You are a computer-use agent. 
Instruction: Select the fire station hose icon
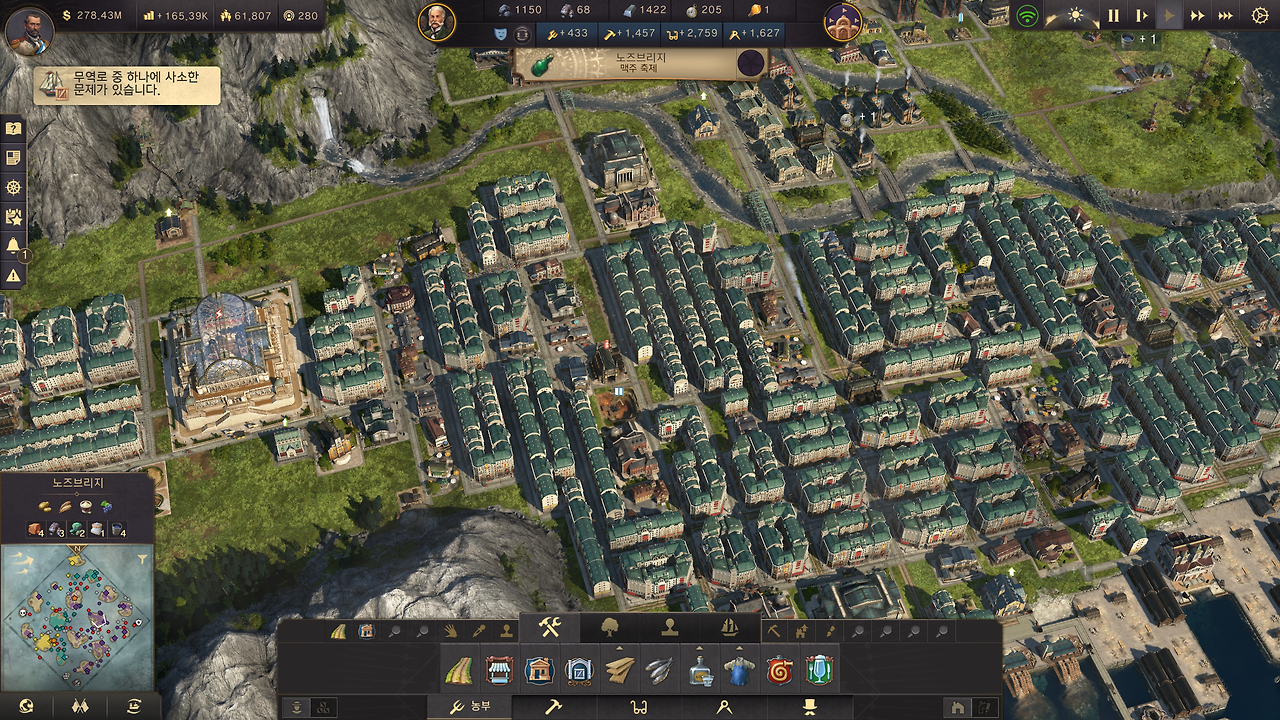coord(778,670)
